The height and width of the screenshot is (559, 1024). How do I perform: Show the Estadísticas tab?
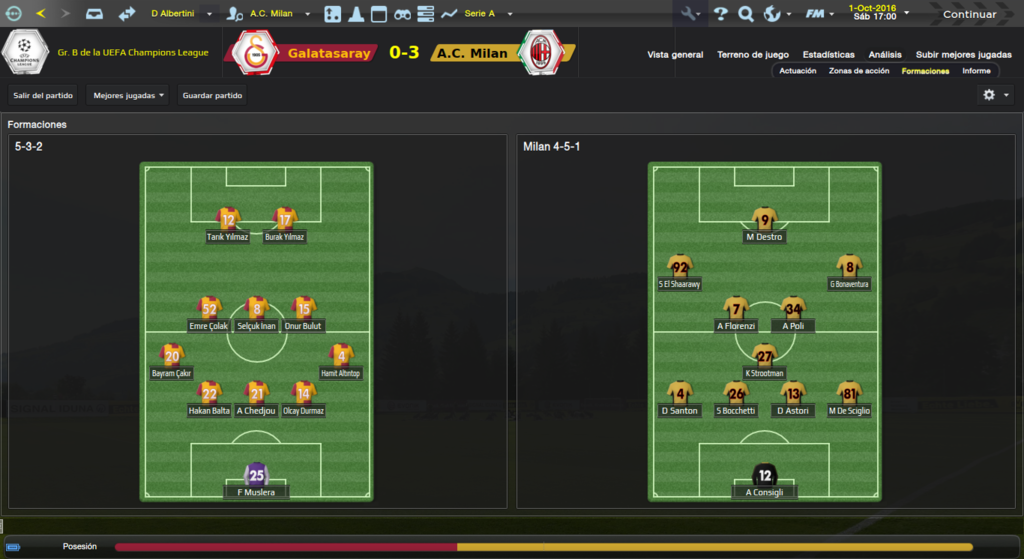(x=828, y=54)
